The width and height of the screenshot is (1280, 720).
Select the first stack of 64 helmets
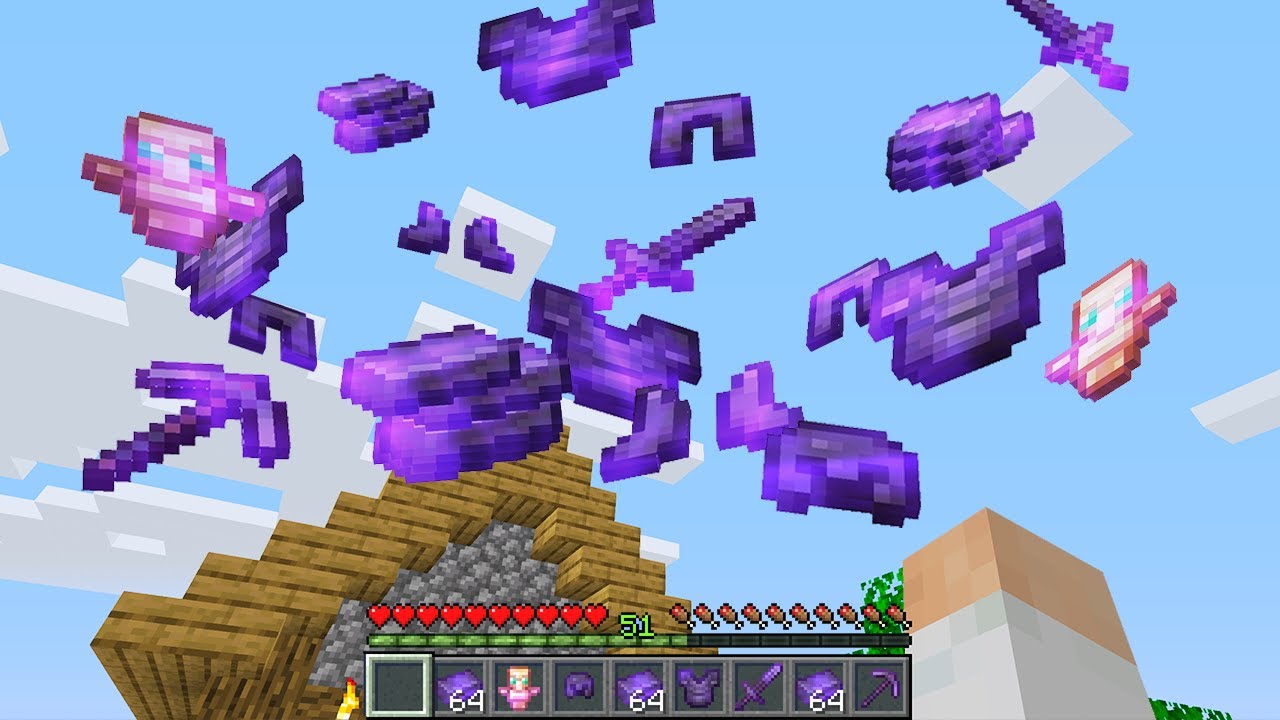tap(460, 682)
